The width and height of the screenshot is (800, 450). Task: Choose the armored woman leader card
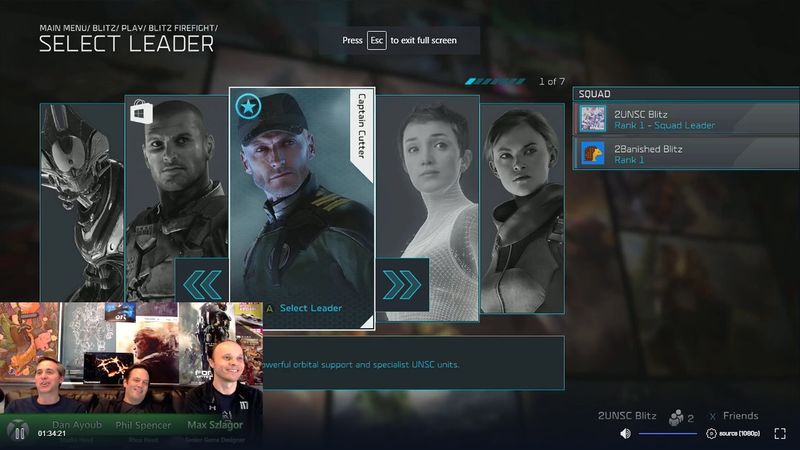coord(522,200)
